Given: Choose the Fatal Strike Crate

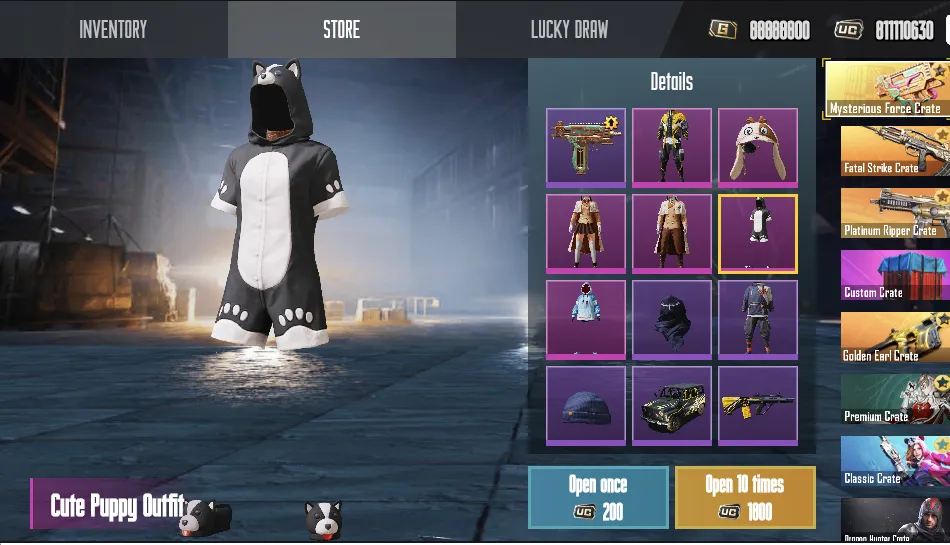Looking at the screenshot, I should pos(894,151).
